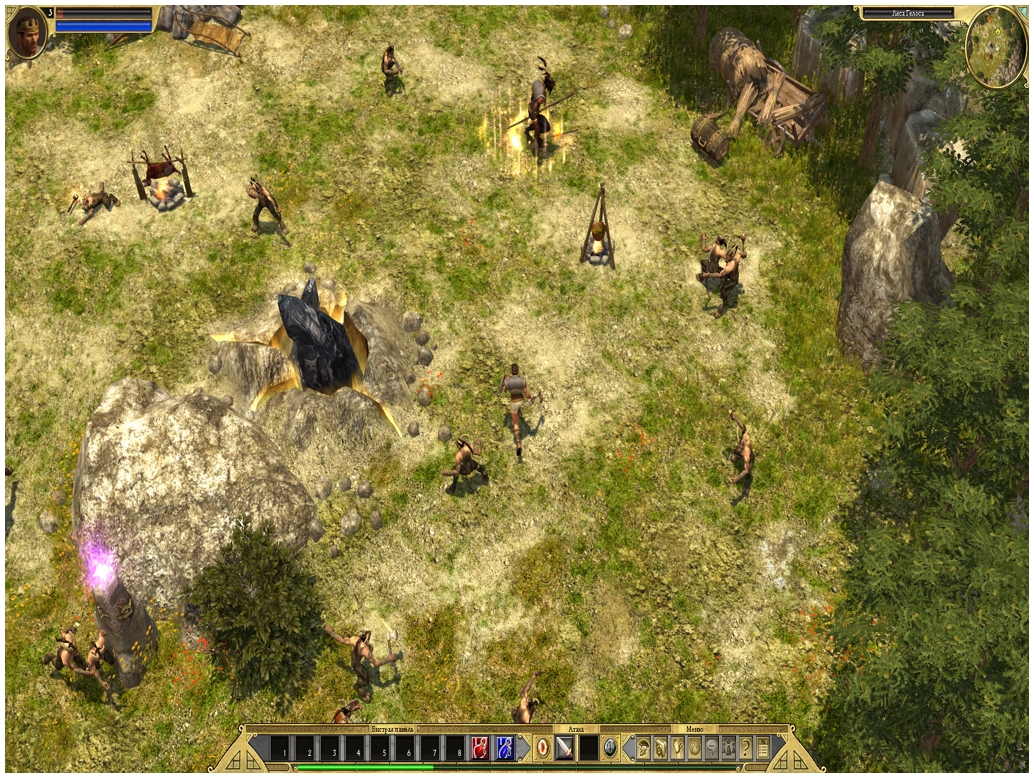Viewport: 1034px width, 778px height.
Task: Open the character window helmet icon
Action: pos(644,747)
